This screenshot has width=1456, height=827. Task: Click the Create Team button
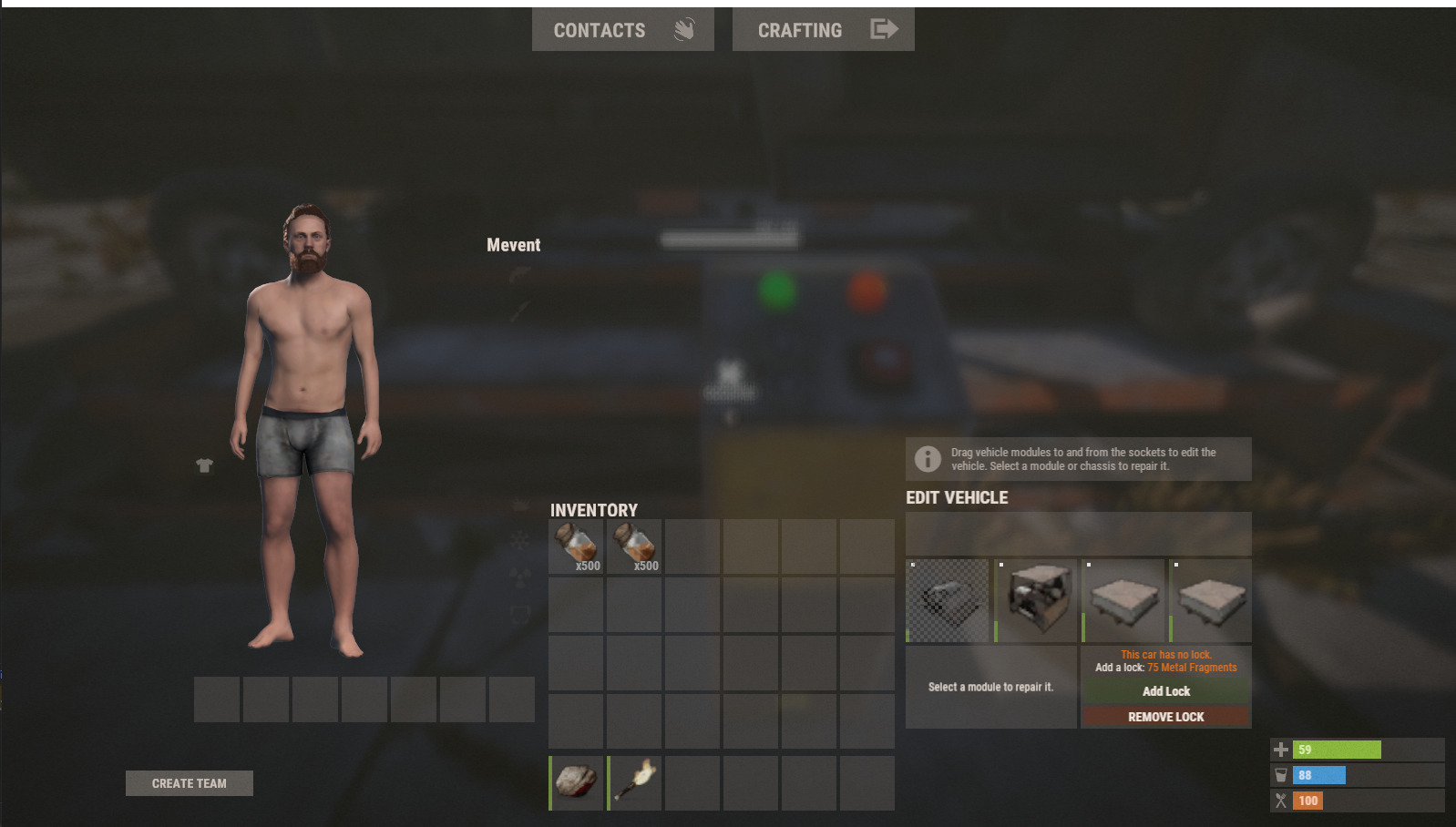click(x=190, y=783)
